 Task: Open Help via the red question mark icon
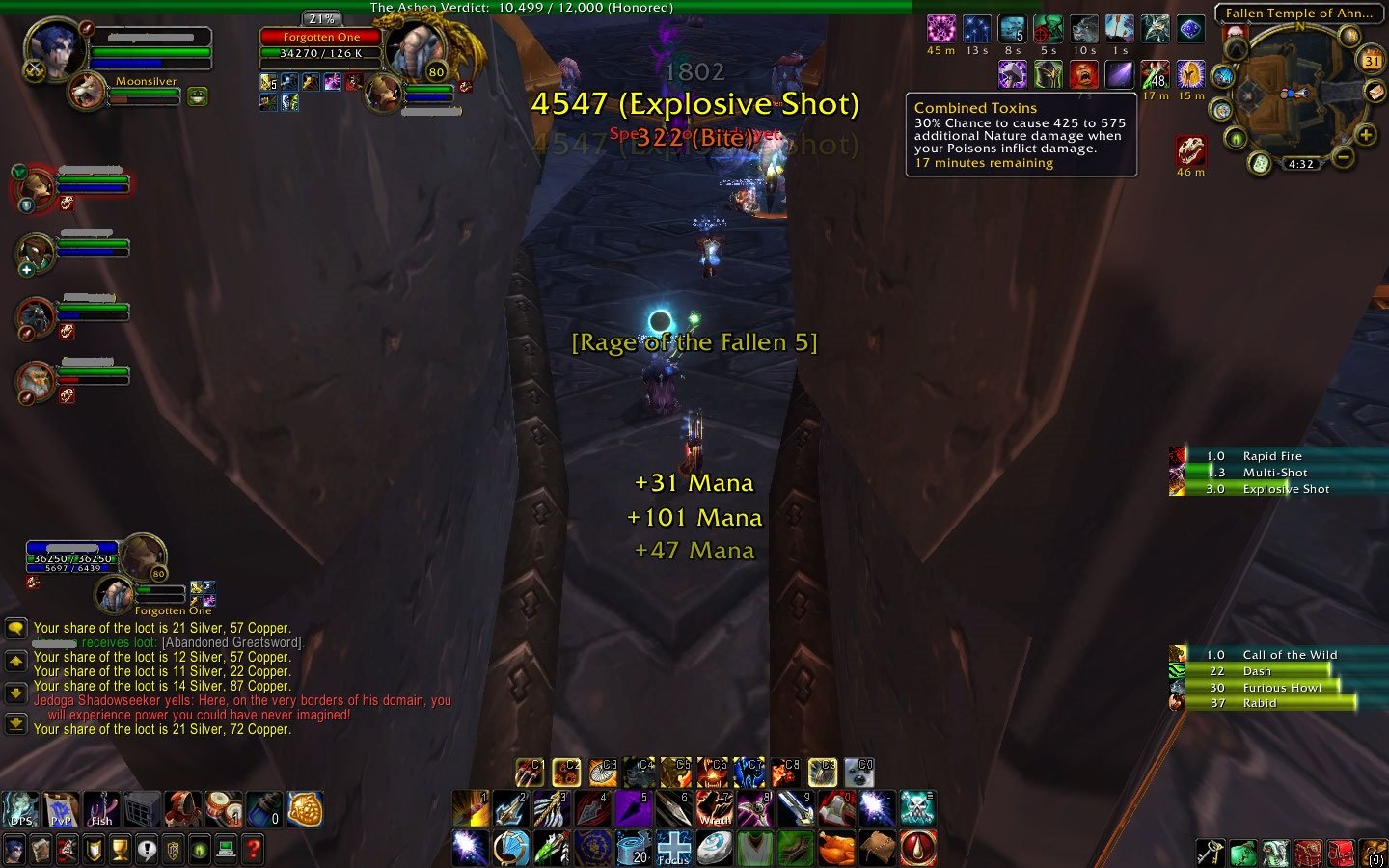coord(253,849)
